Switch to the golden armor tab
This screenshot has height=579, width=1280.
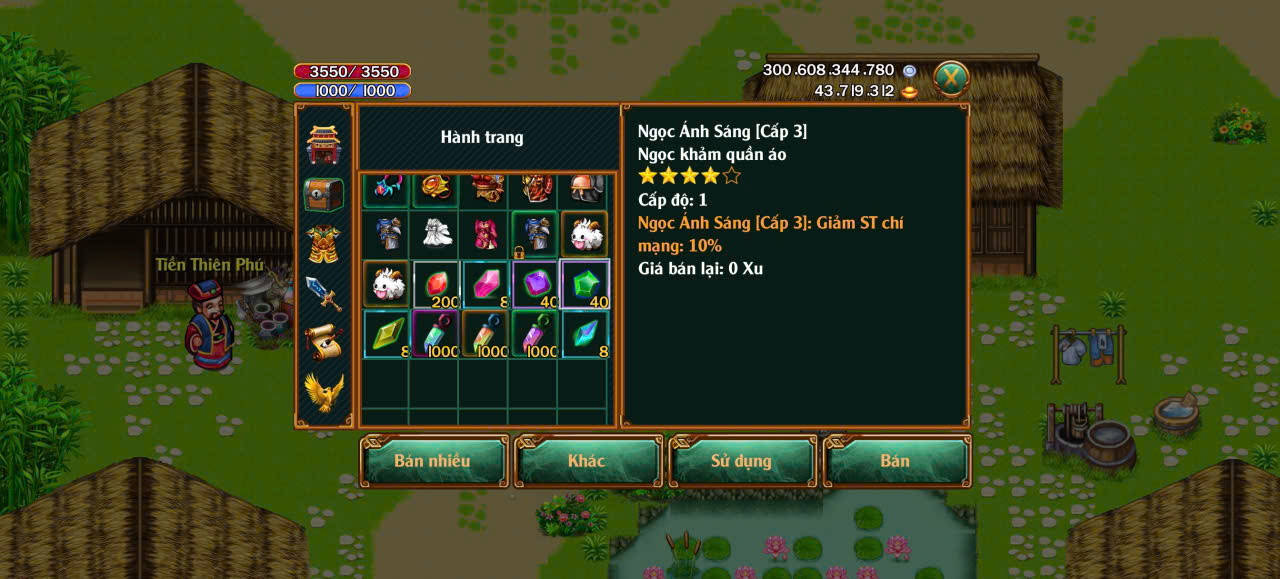(323, 243)
